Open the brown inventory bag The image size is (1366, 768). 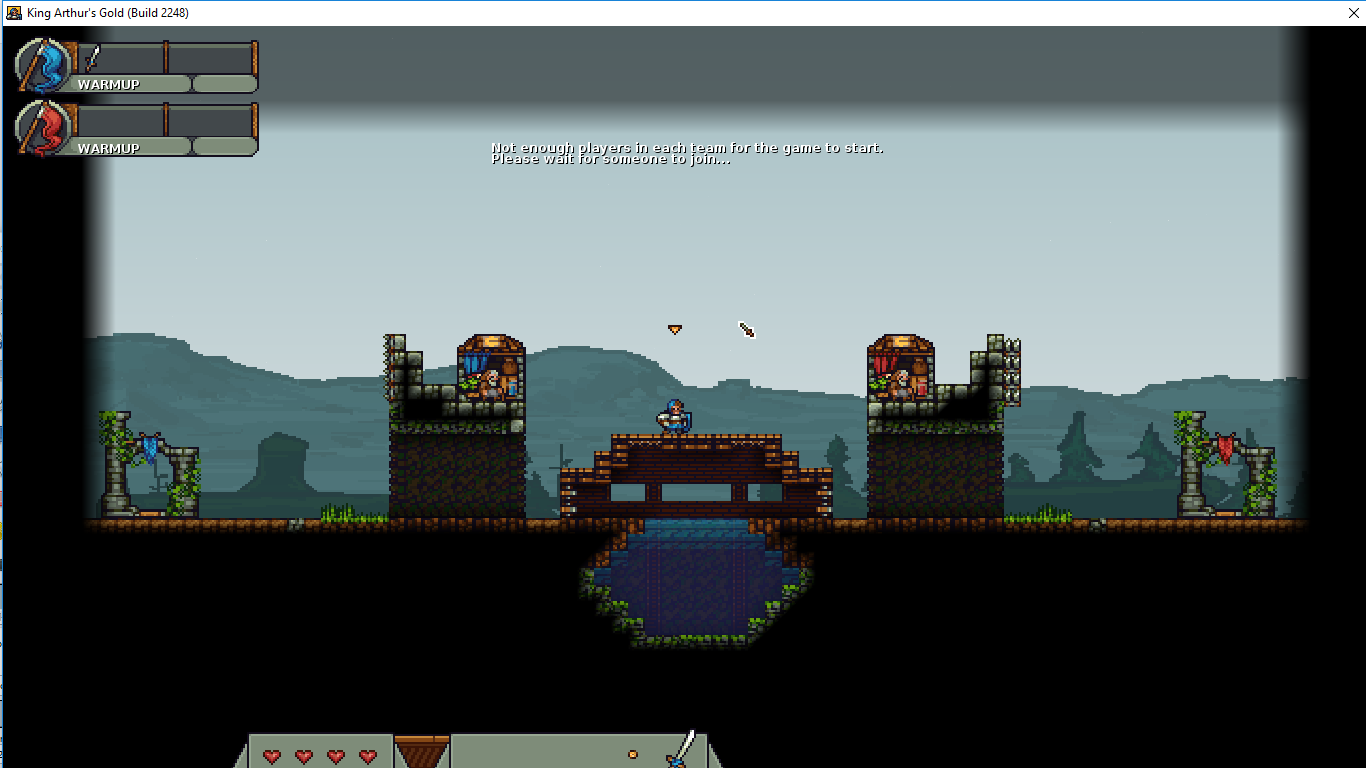421,751
